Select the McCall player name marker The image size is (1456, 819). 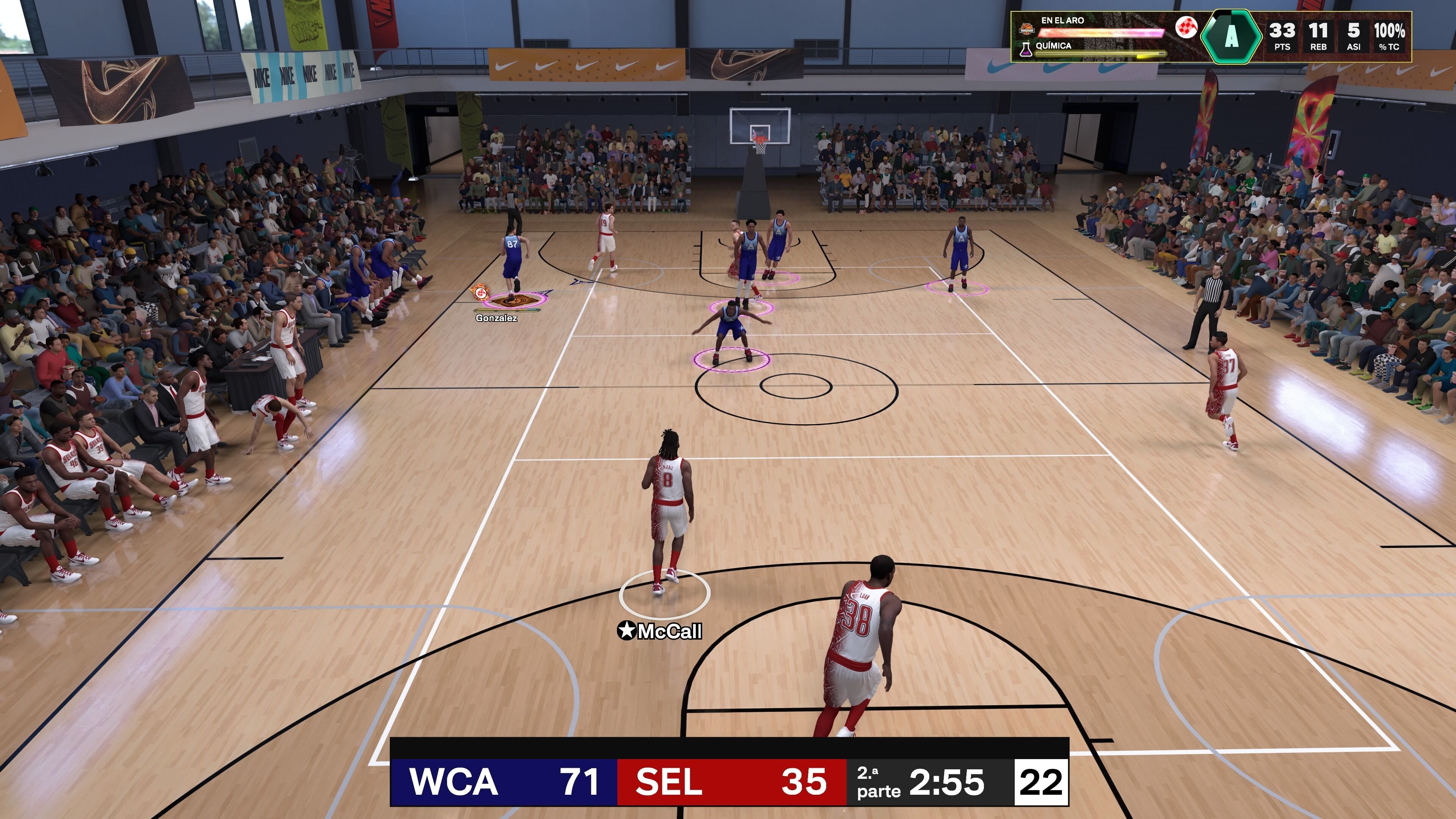coord(660,631)
